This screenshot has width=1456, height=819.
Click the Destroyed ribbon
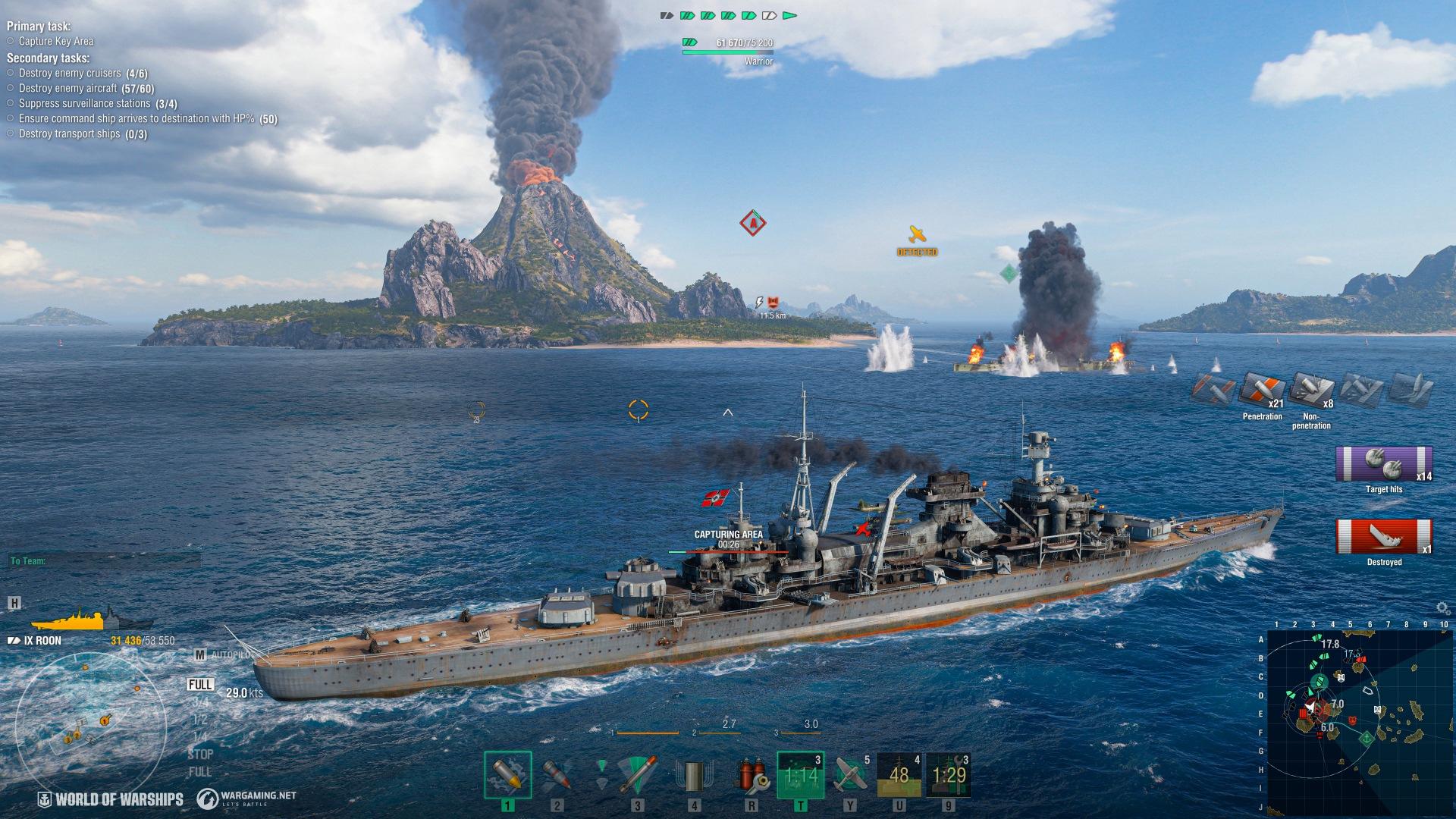pyautogui.click(x=1384, y=537)
